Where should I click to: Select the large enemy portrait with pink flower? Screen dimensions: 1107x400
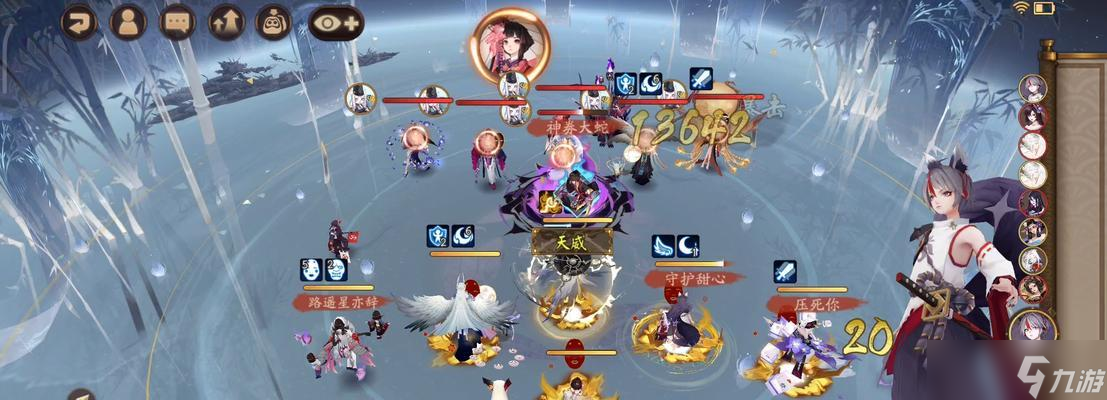point(510,46)
